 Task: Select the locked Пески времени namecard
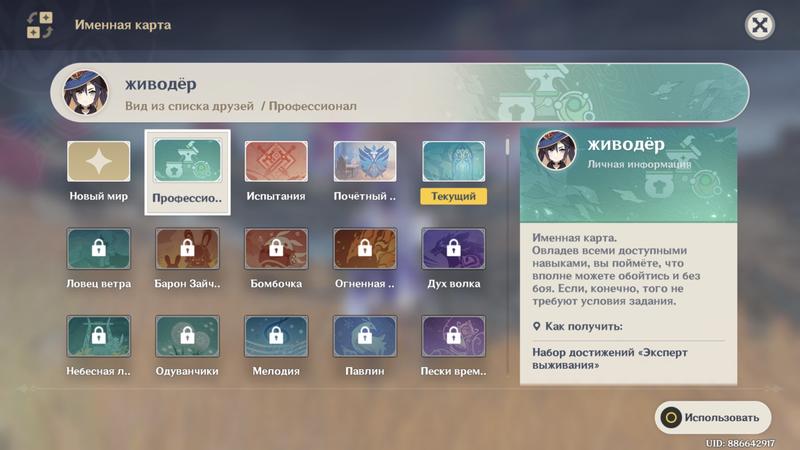(x=453, y=337)
